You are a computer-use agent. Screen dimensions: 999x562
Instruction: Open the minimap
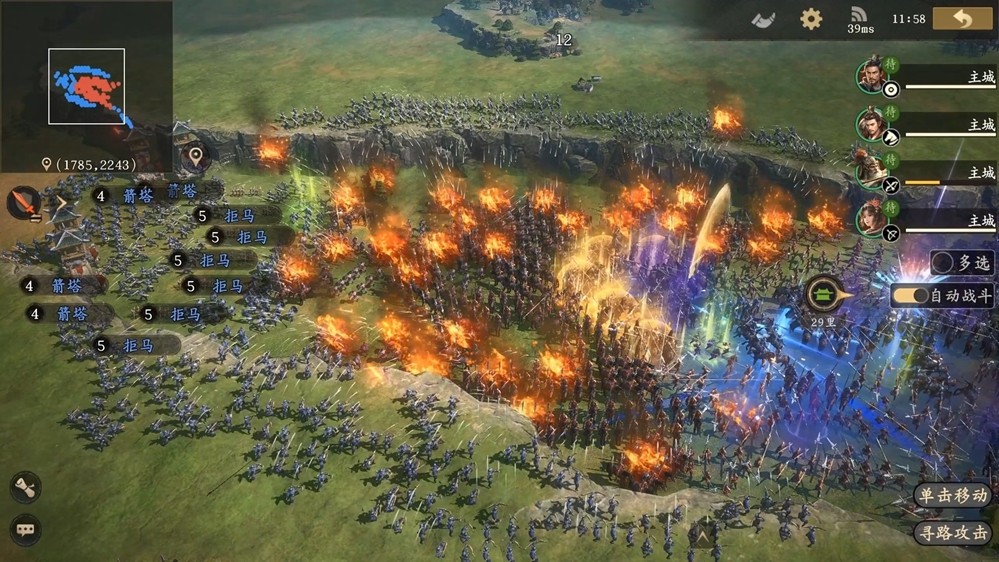click(x=87, y=87)
